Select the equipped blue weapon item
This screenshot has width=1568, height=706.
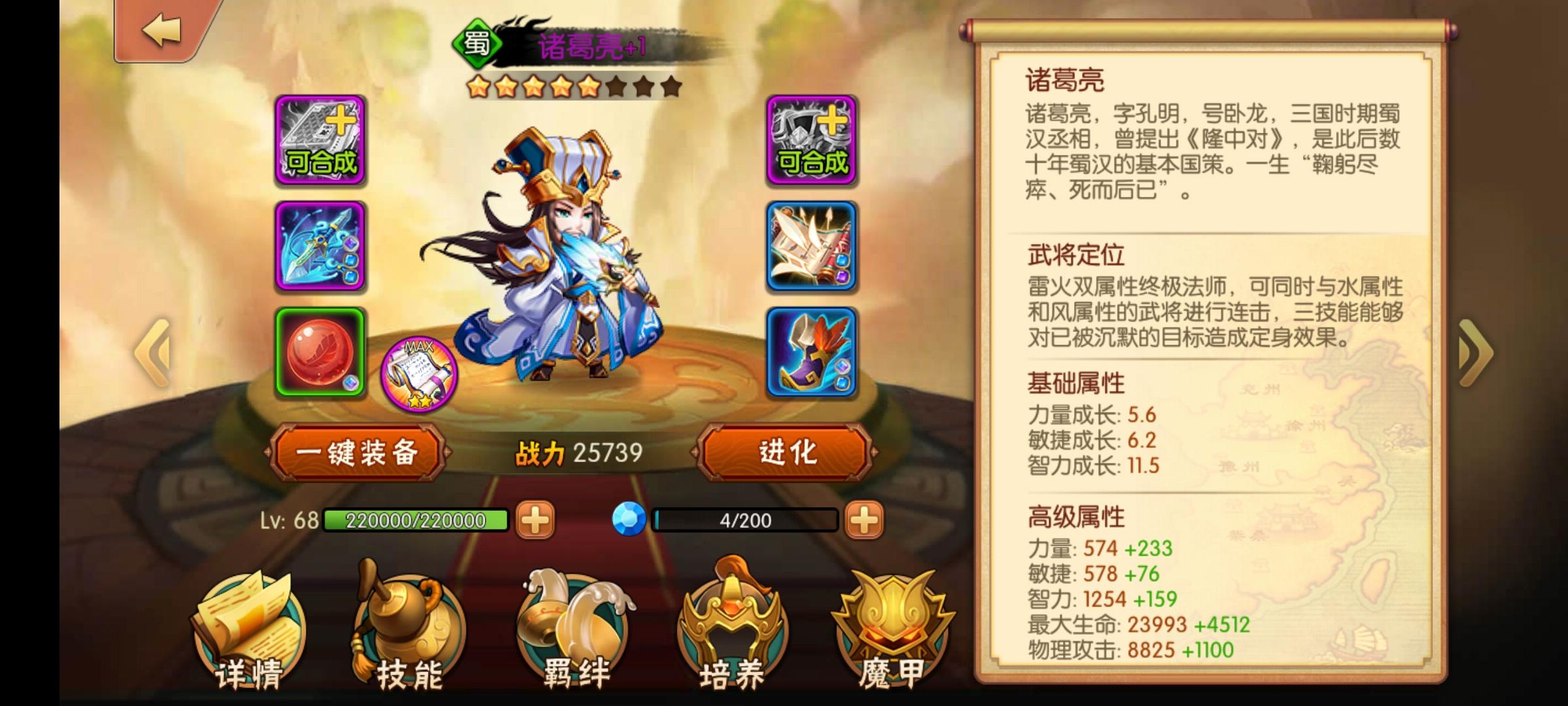(x=319, y=248)
